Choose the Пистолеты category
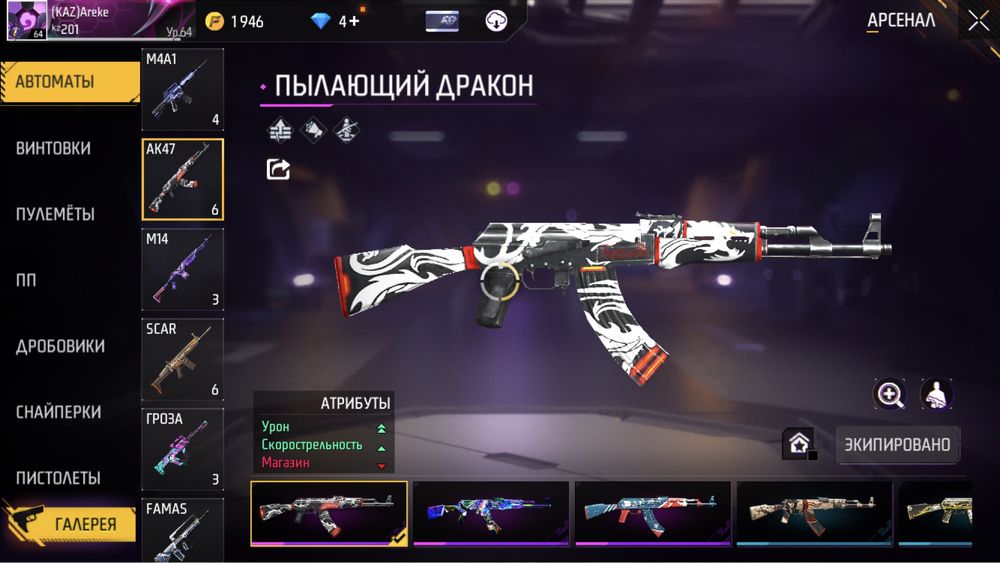 (x=58, y=478)
